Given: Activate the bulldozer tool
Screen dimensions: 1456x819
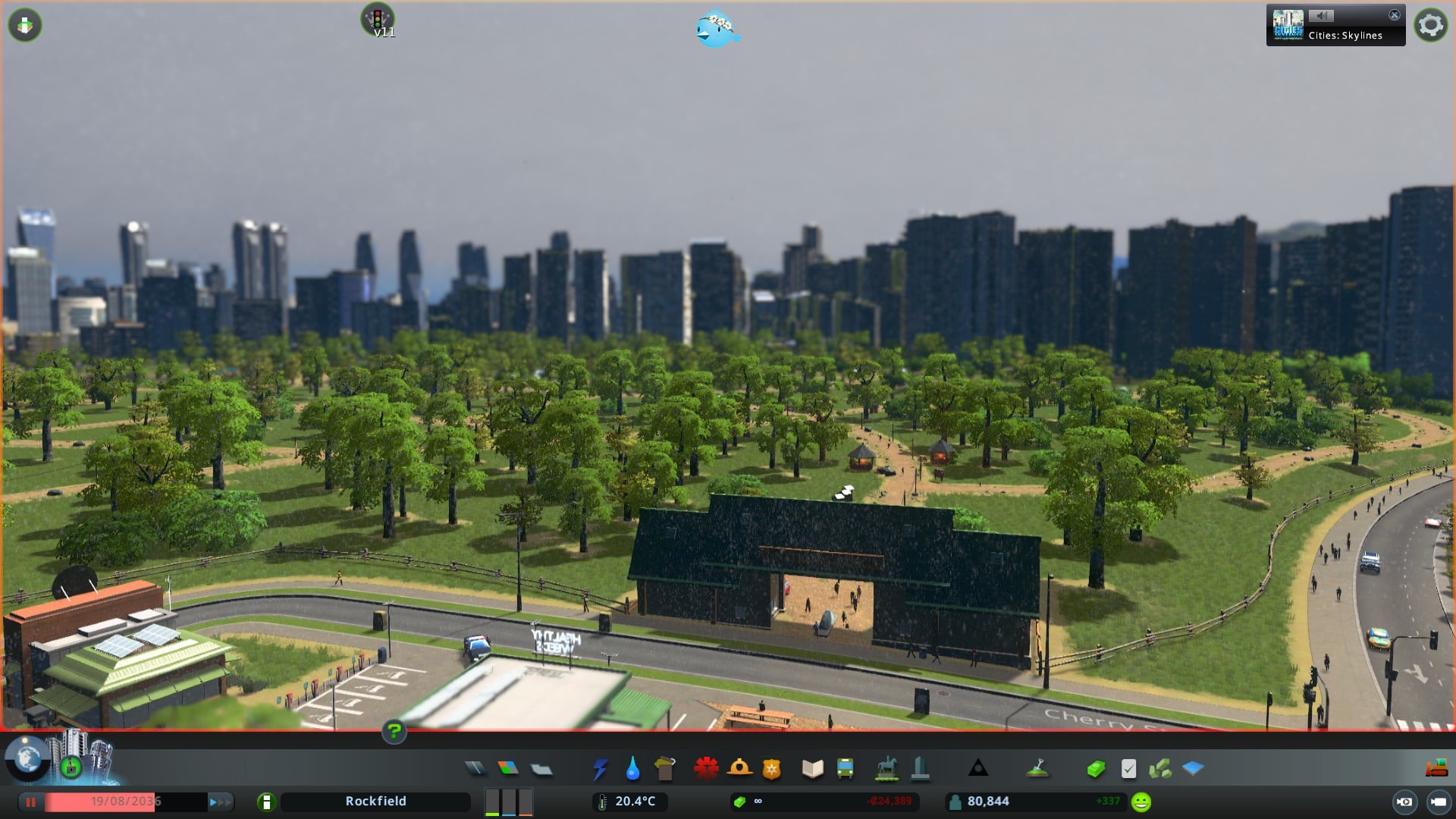Looking at the screenshot, I should tap(1436, 769).
